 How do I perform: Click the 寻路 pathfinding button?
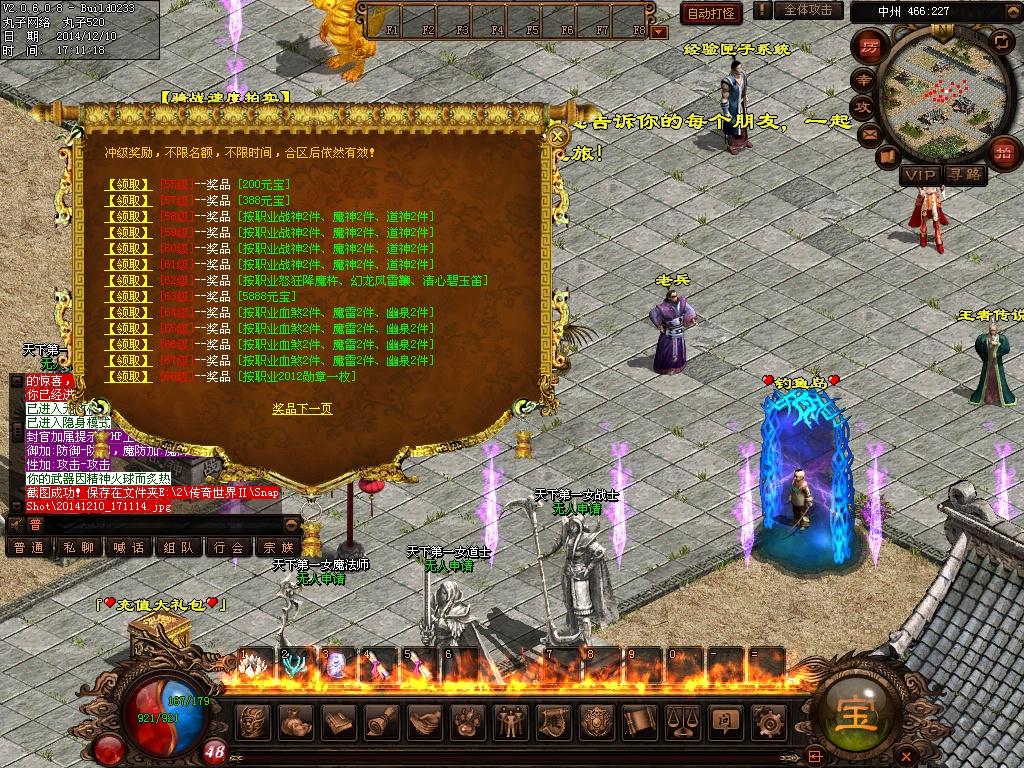pos(965,175)
